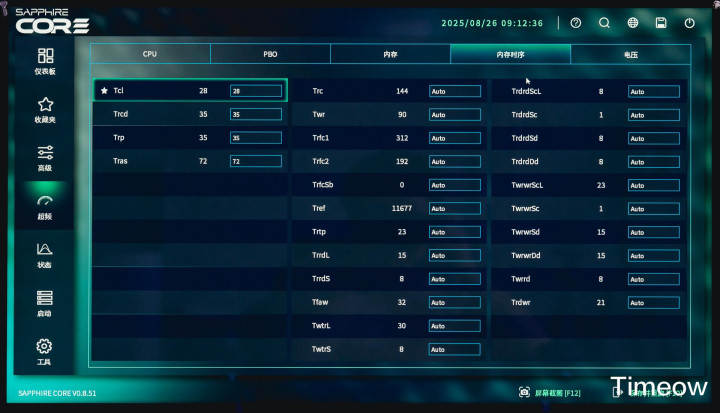The height and width of the screenshot is (413, 720).
Task: Switch to the 电压 voltage tab
Action: (x=630, y=54)
